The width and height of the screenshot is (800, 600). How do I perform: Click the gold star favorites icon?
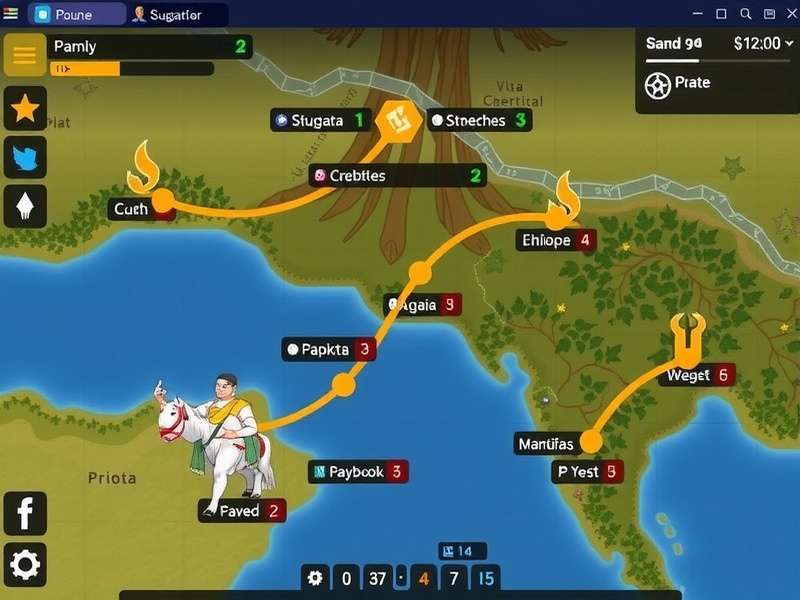coord(25,108)
